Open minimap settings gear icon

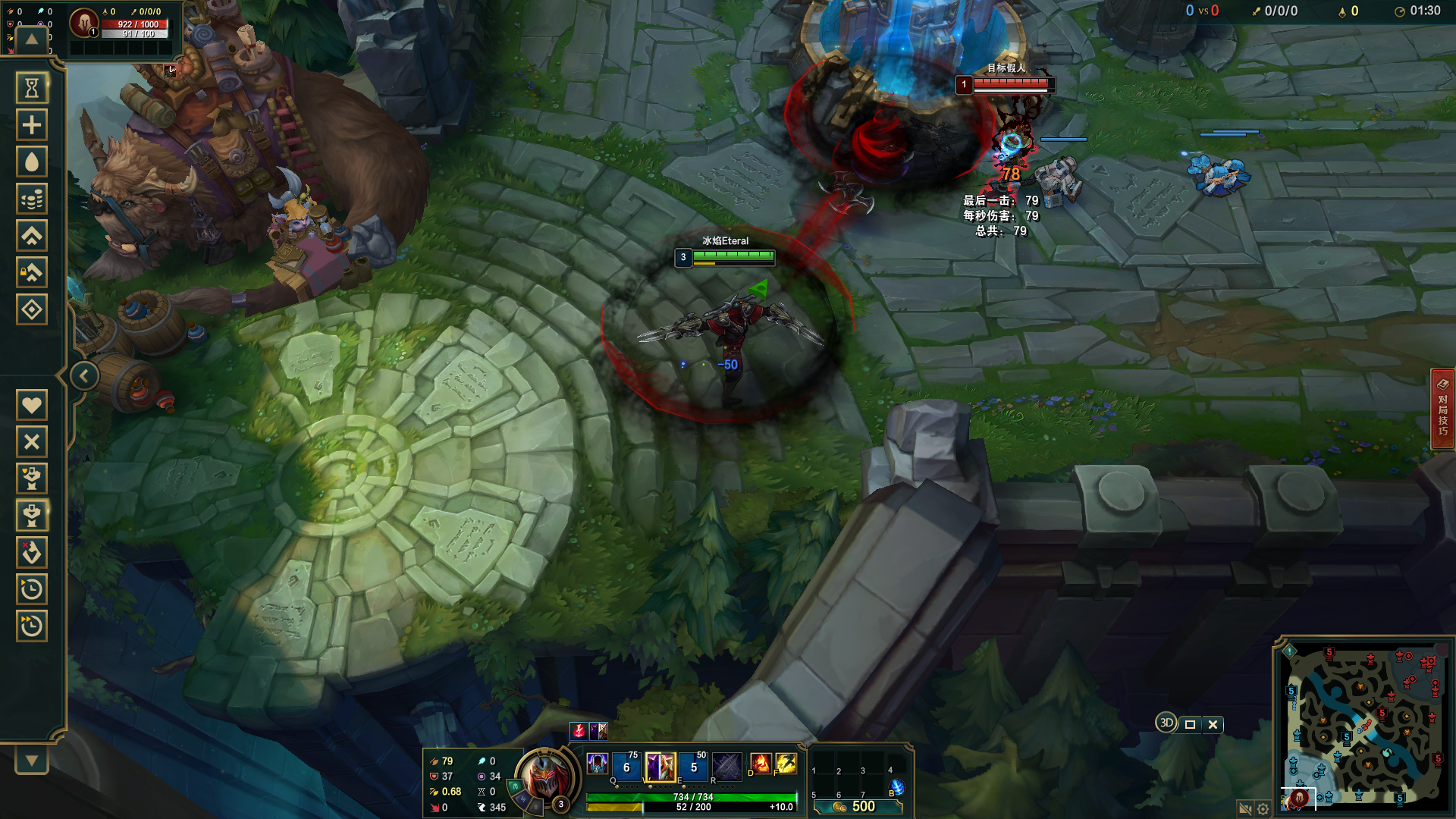(1263, 809)
